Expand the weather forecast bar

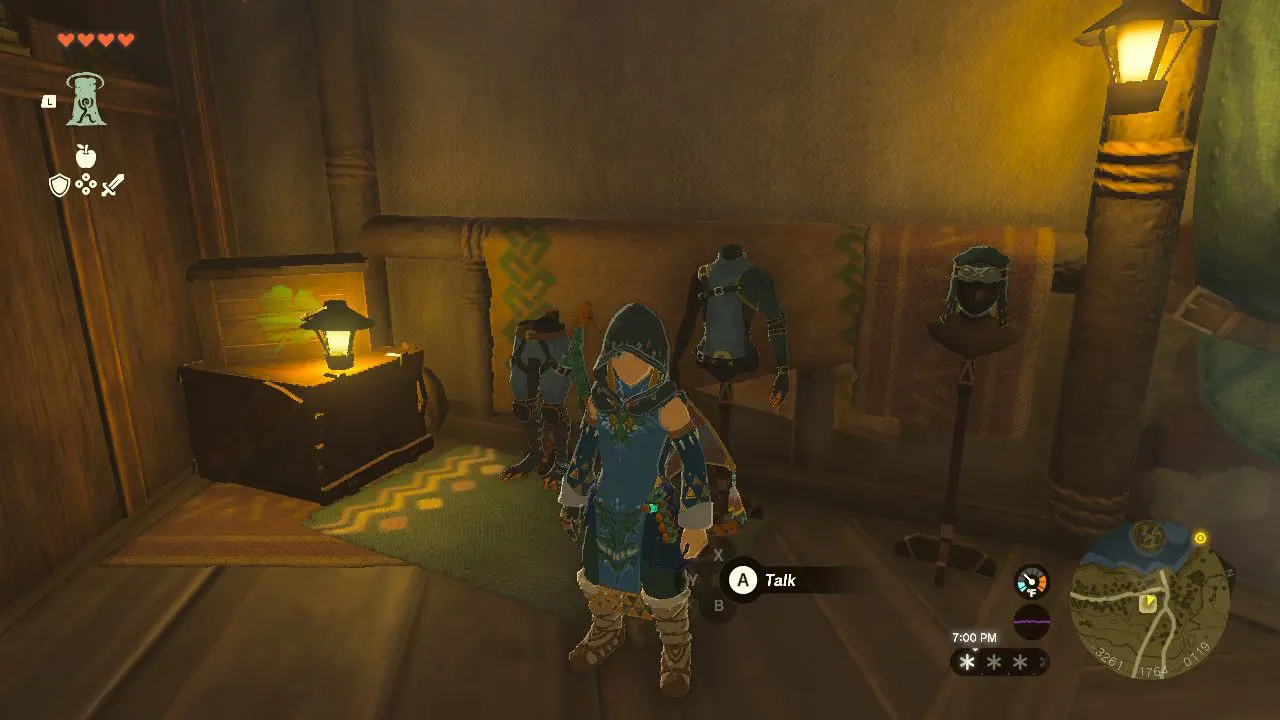[1000, 662]
